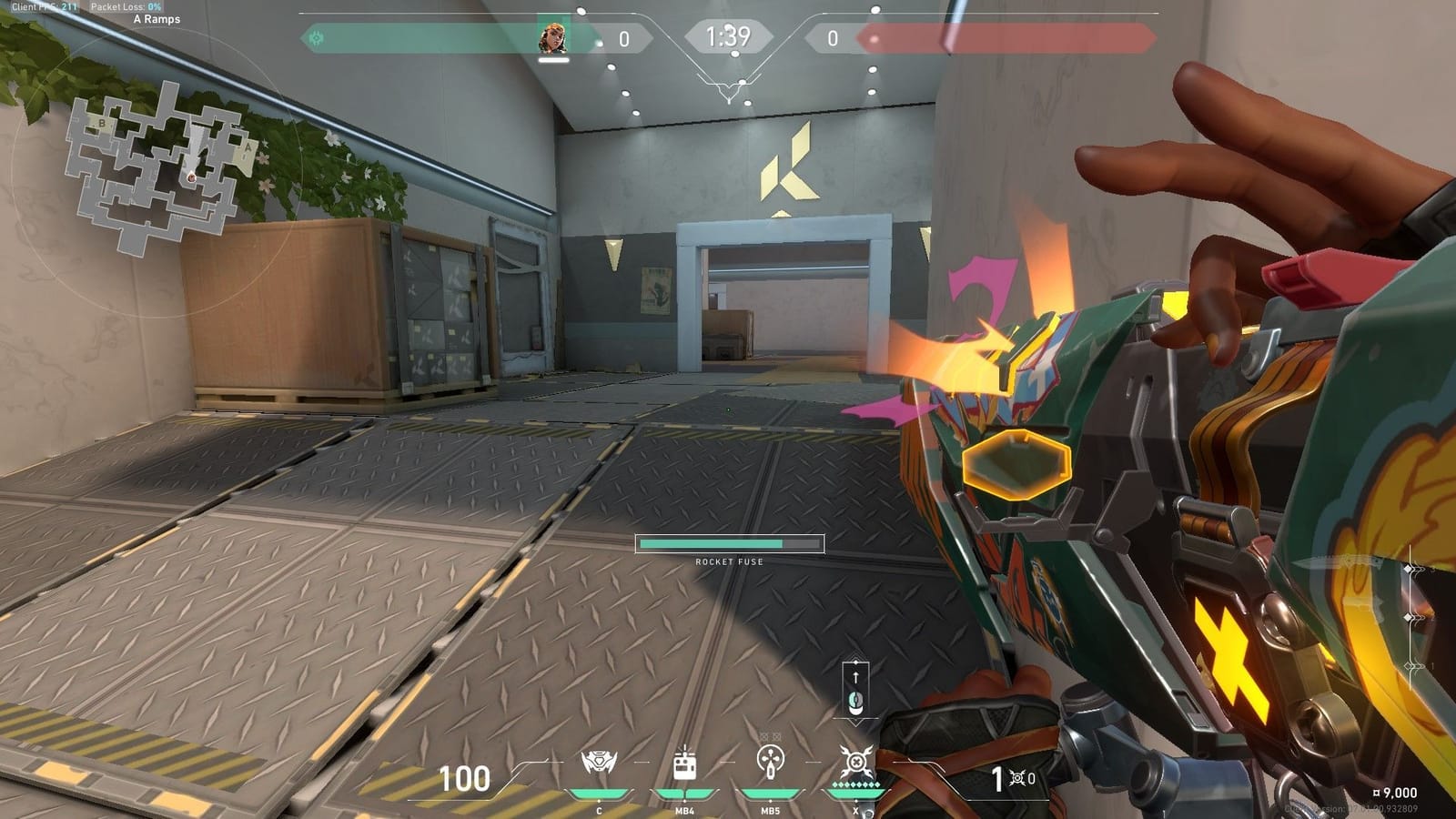Select the spike icon beside the ammo counter

click(x=1019, y=780)
